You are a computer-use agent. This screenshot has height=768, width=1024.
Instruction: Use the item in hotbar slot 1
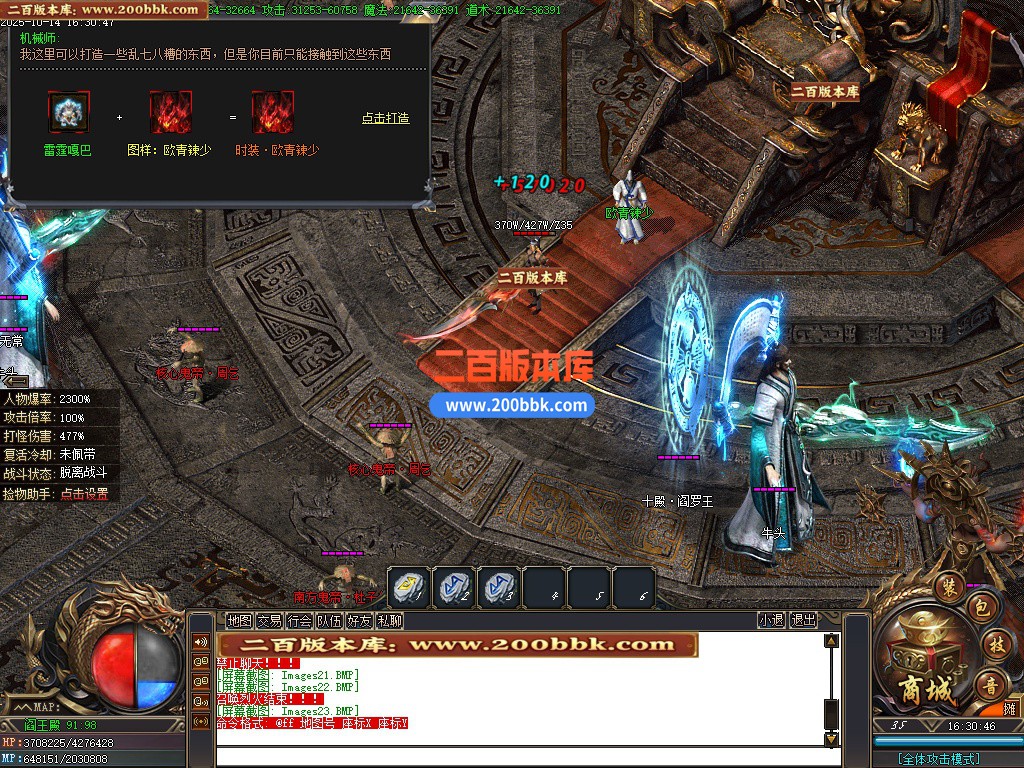click(409, 587)
